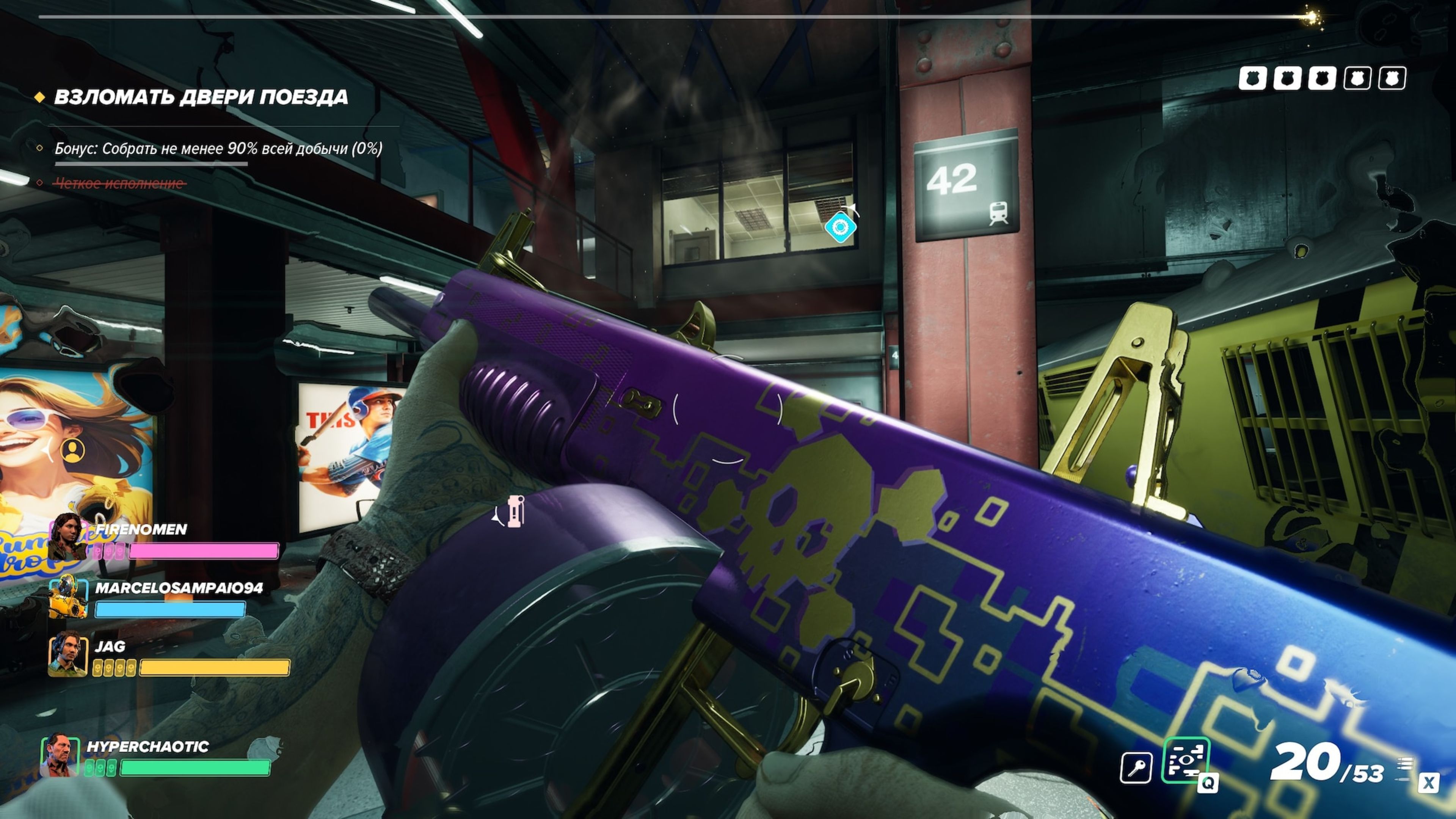Select the main objective about train doors

coord(201,97)
